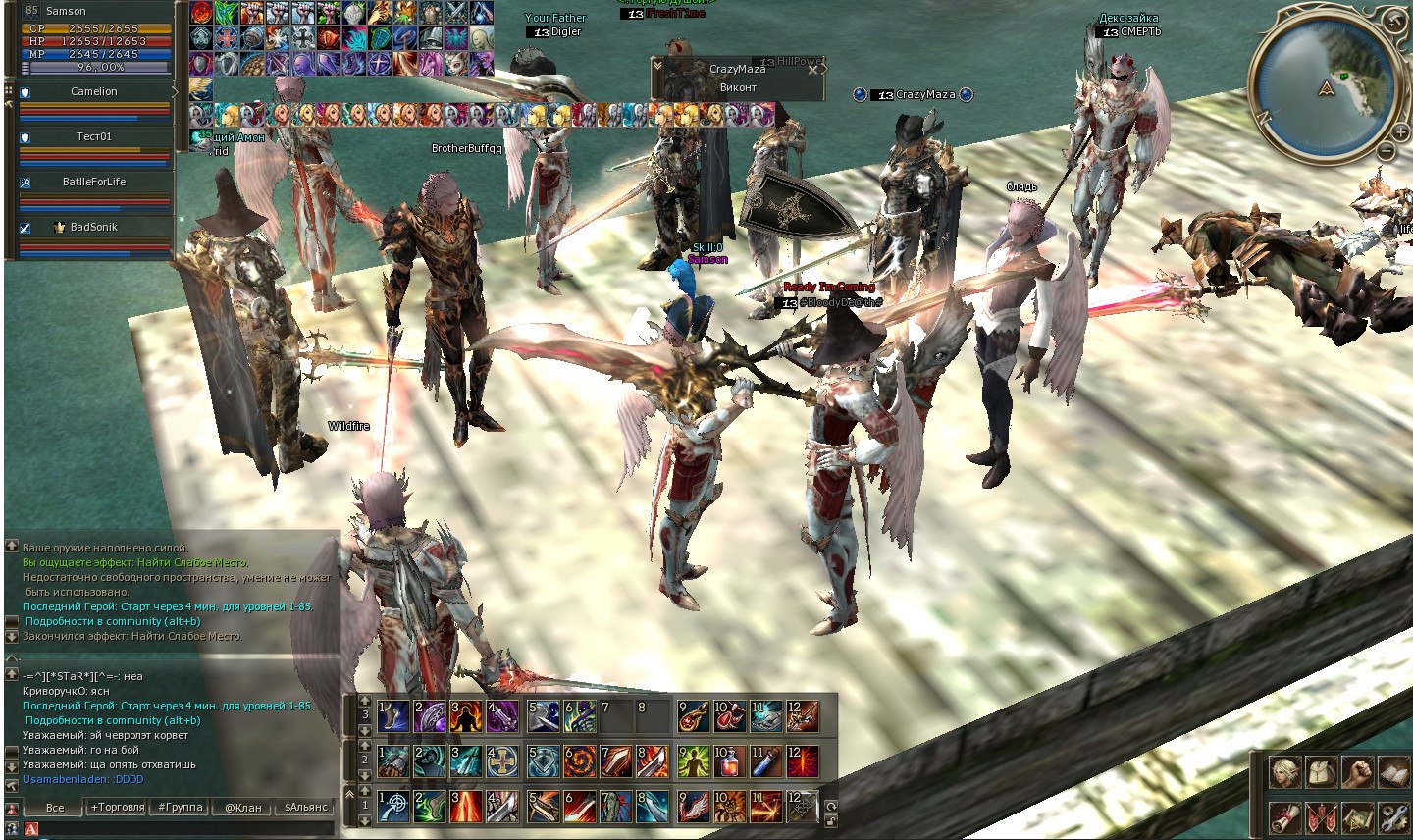Screen dimensions: 1413x840
Task: Zoom out the minimap with minus button
Action: click(1385, 151)
